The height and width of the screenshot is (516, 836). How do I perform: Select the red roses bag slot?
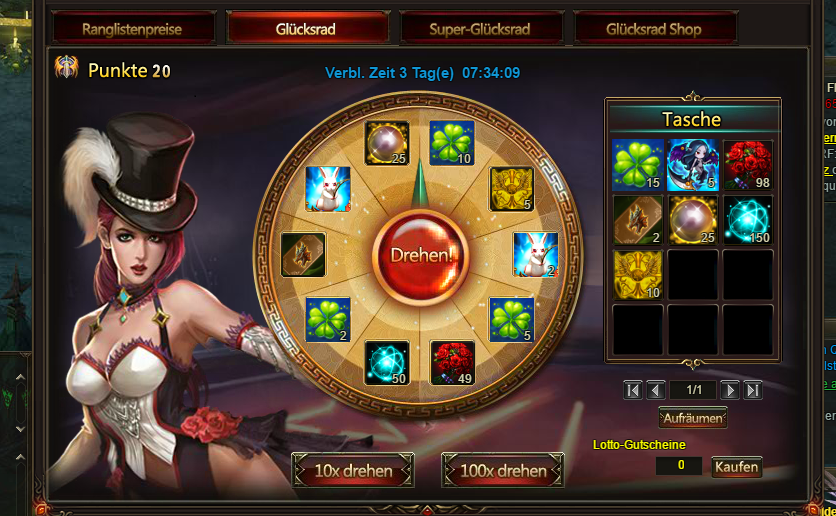click(747, 164)
